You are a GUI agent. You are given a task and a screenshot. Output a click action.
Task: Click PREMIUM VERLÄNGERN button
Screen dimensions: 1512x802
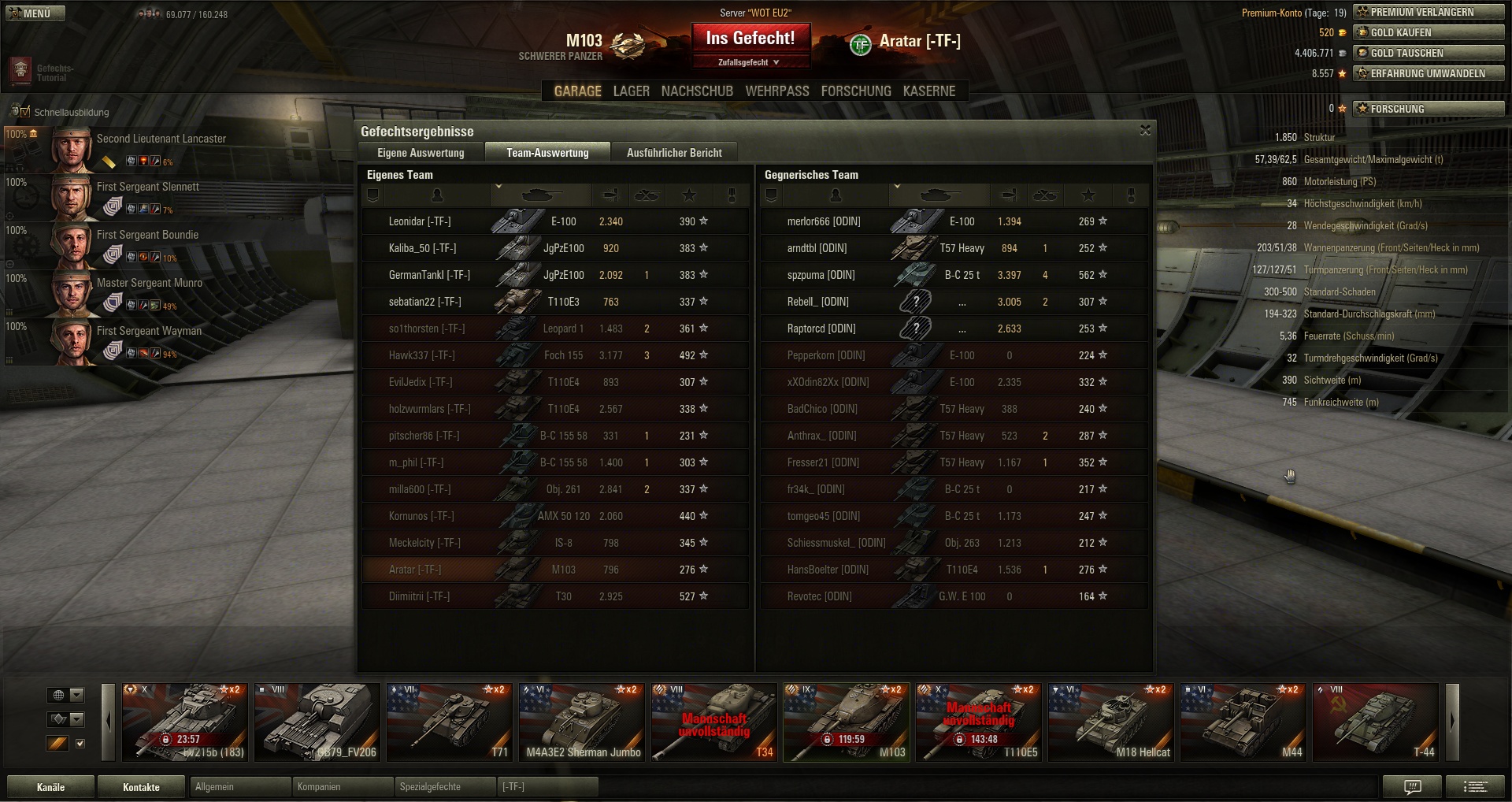click(1429, 12)
